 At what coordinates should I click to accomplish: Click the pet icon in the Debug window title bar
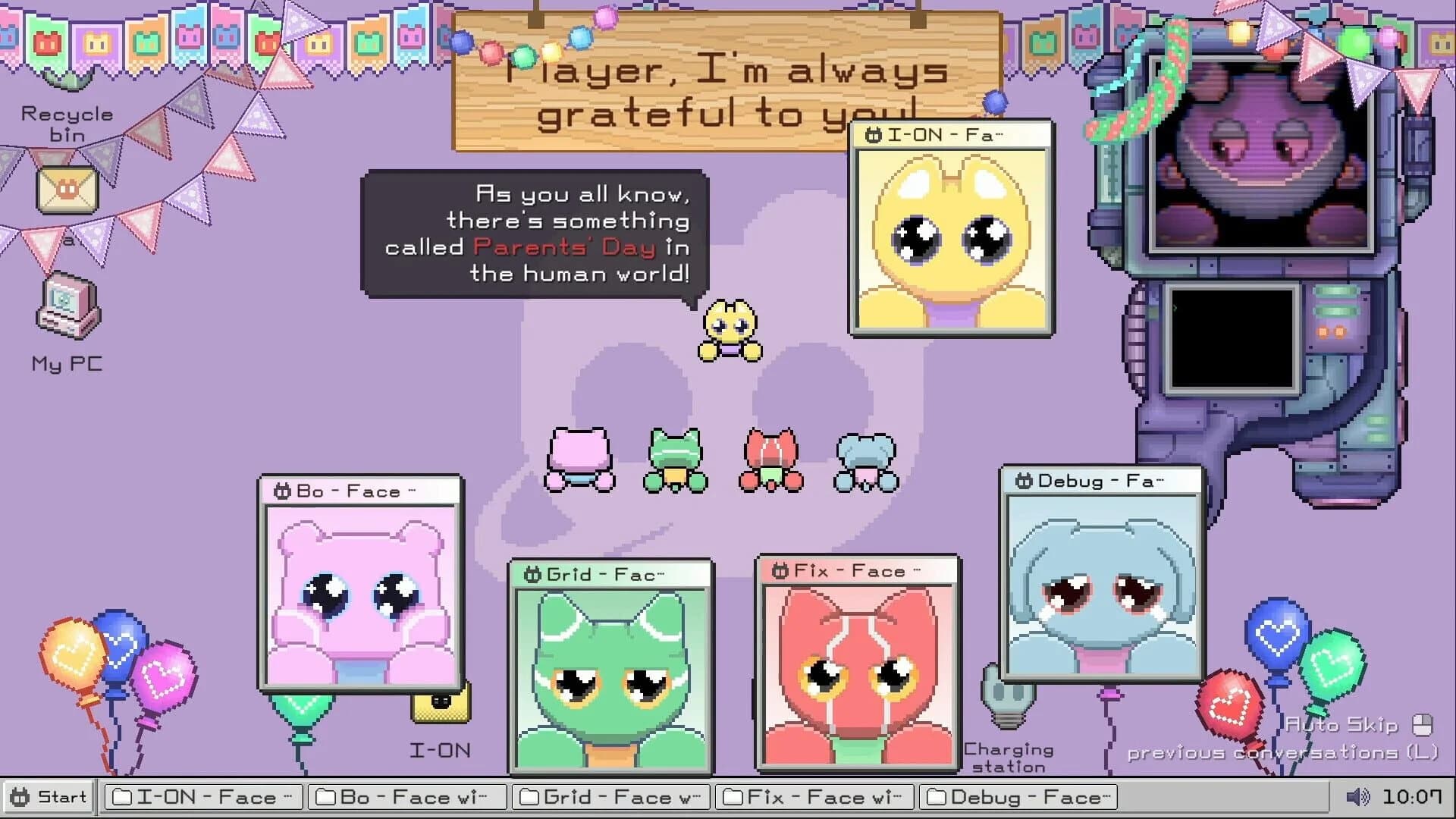click(x=1023, y=480)
